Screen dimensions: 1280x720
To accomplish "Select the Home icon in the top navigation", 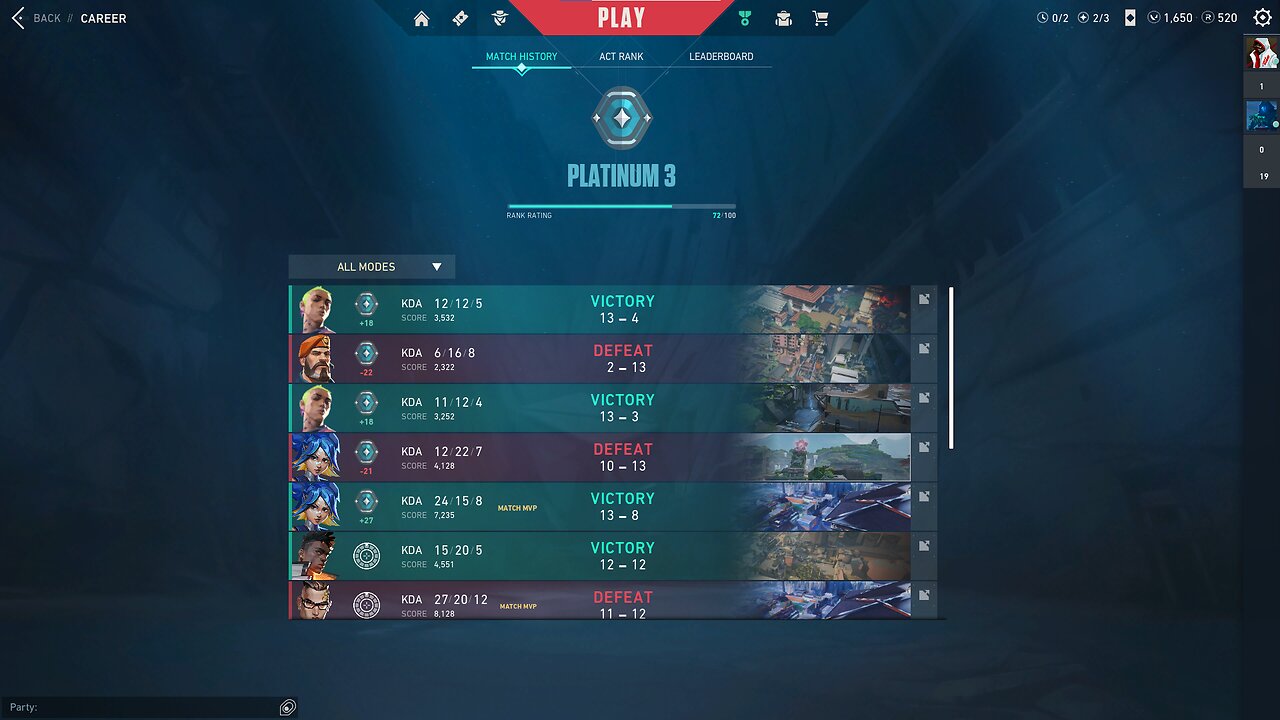I will click(x=421, y=18).
